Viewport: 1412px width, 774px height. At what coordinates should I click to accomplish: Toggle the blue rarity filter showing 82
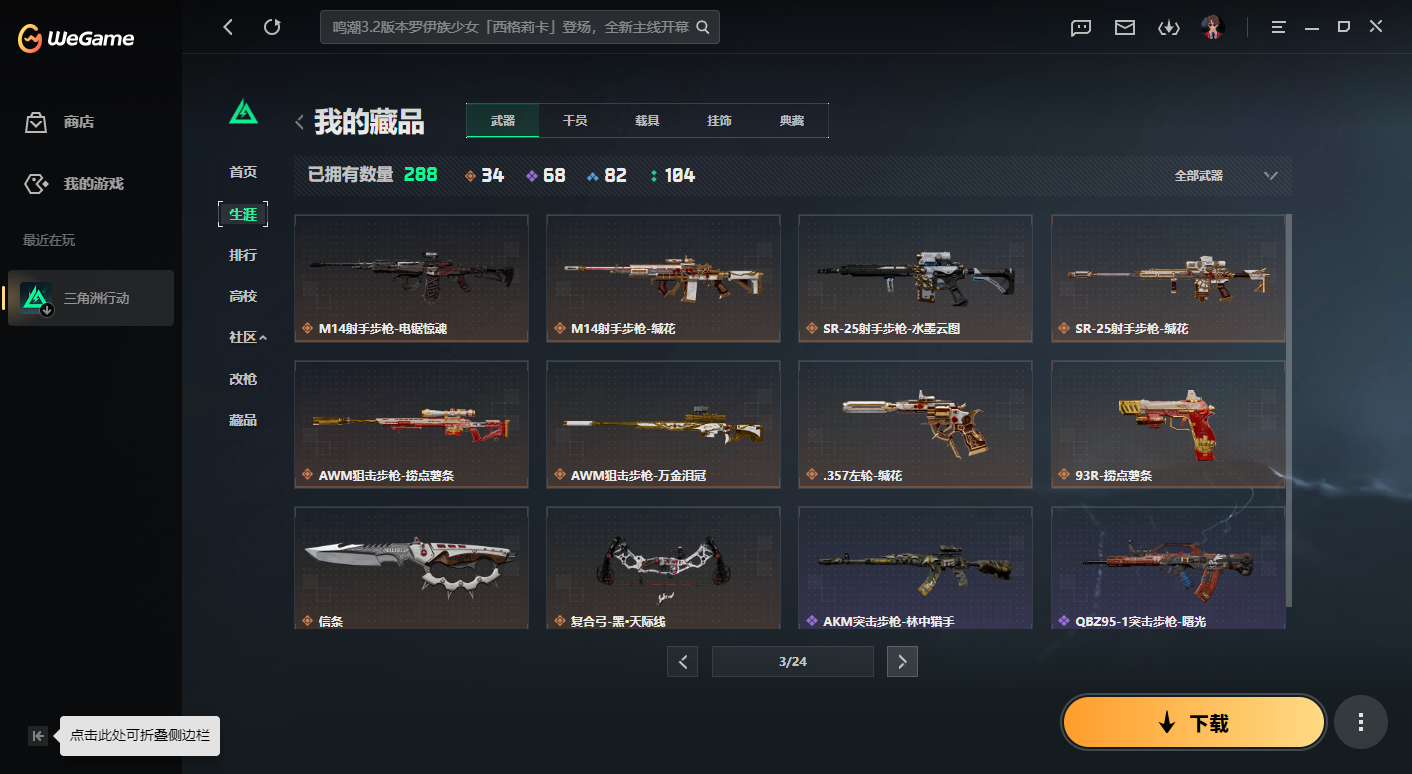(606, 174)
